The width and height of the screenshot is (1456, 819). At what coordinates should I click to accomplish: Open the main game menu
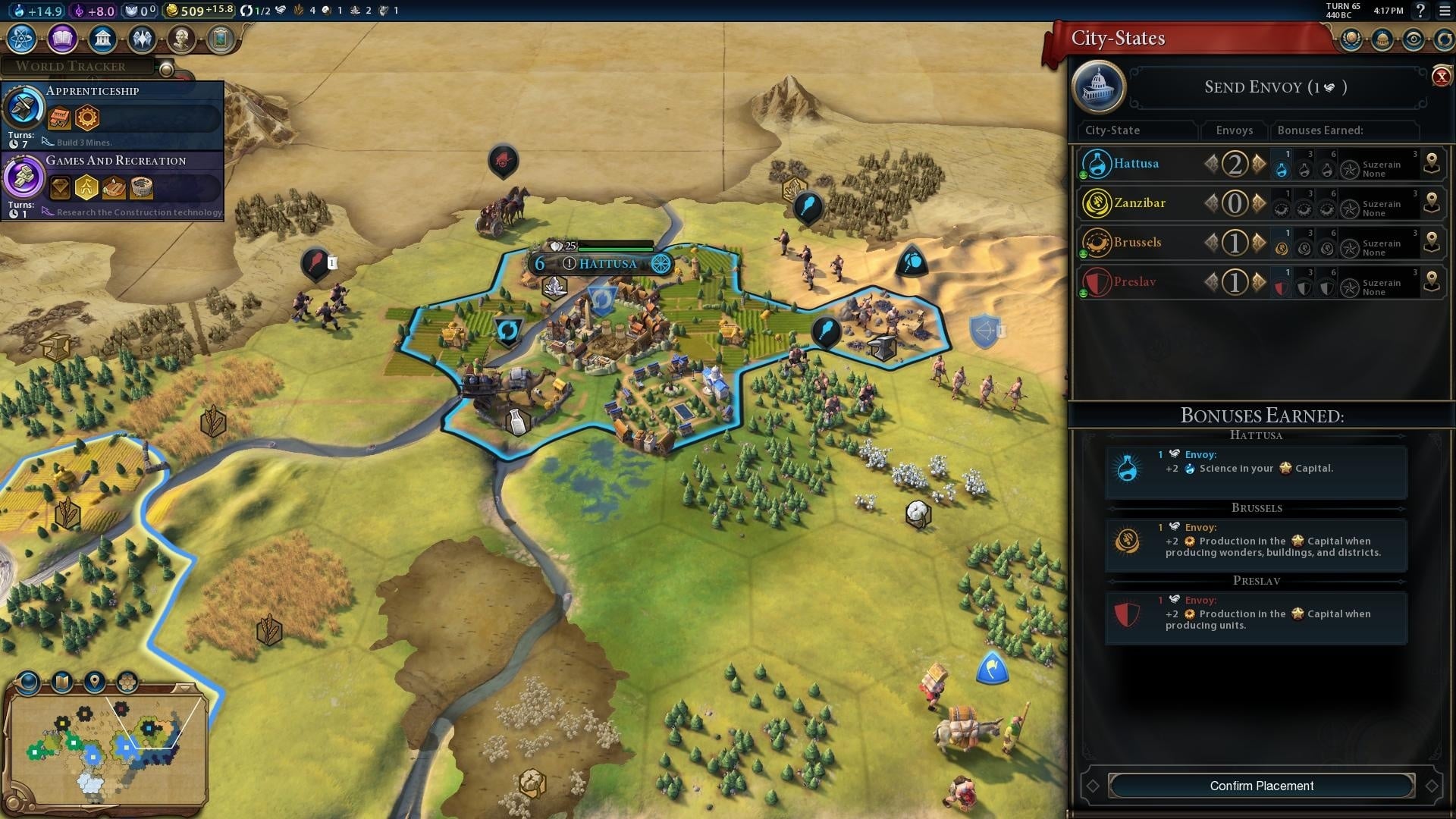[x=1445, y=11]
